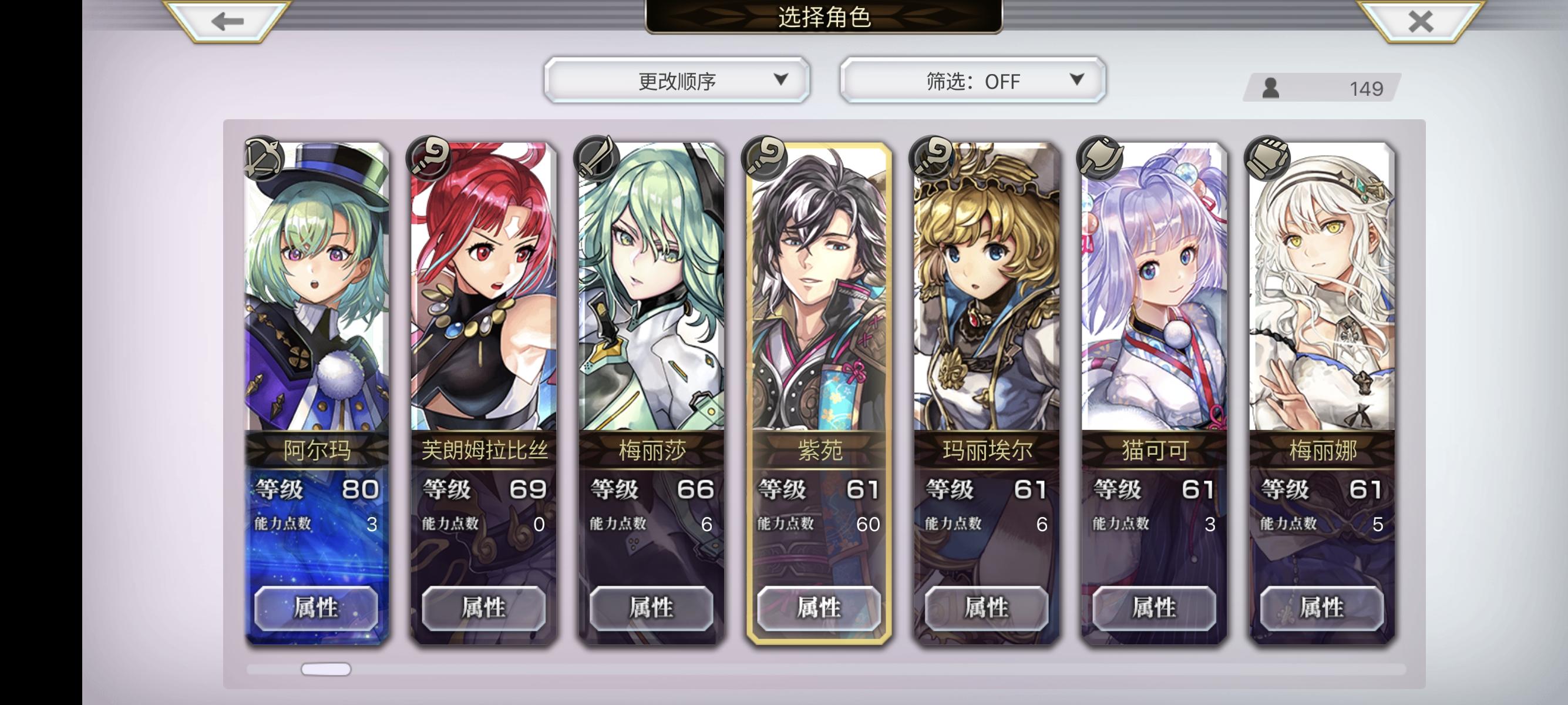Image resolution: width=1568 pixels, height=705 pixels.
Task: Expand the 筛选 filter dropdown arrow
Action: (1078, 80)
